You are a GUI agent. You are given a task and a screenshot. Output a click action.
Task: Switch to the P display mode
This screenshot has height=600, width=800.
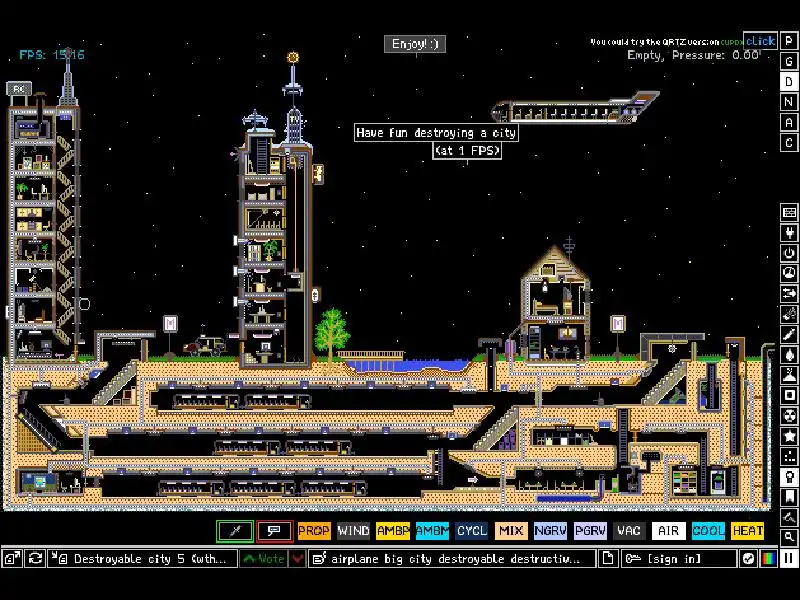pyautogui.click(x=789, y=40)
